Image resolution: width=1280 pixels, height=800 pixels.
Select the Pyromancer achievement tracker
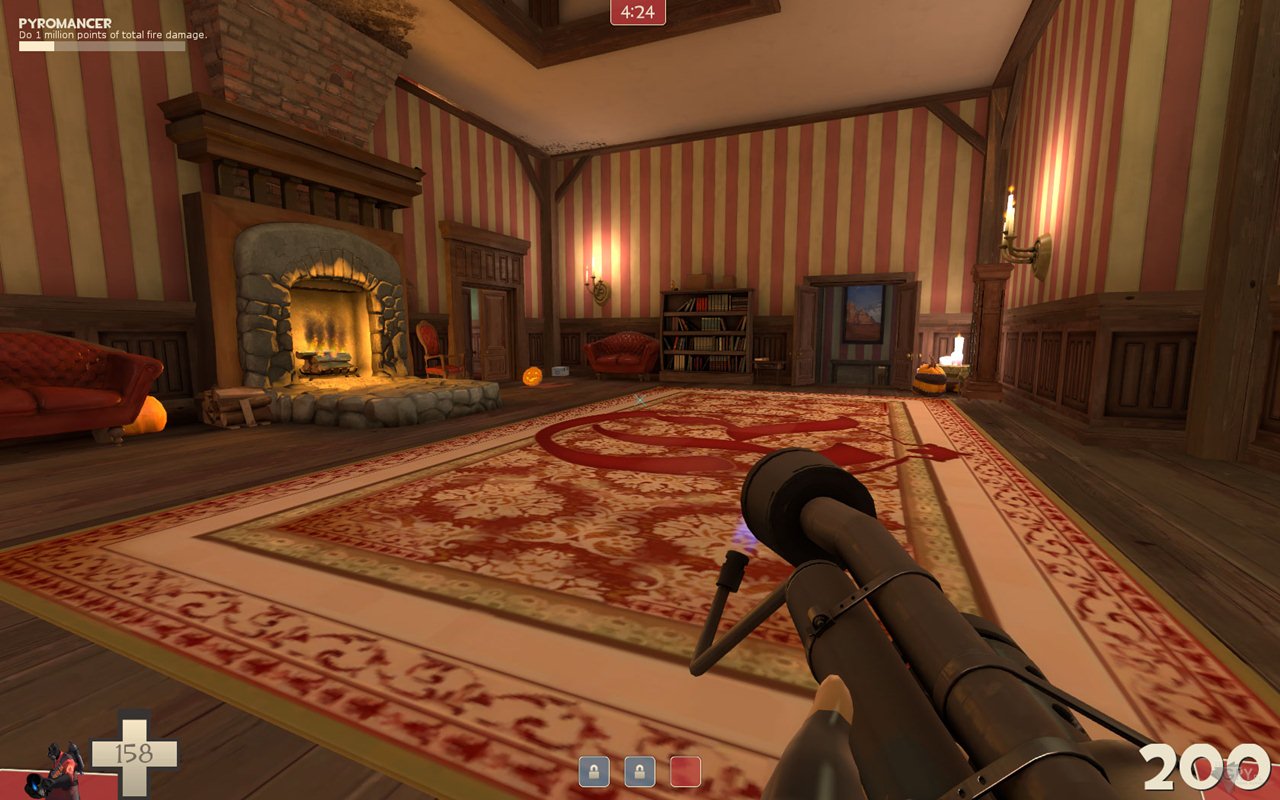point(110,31)
